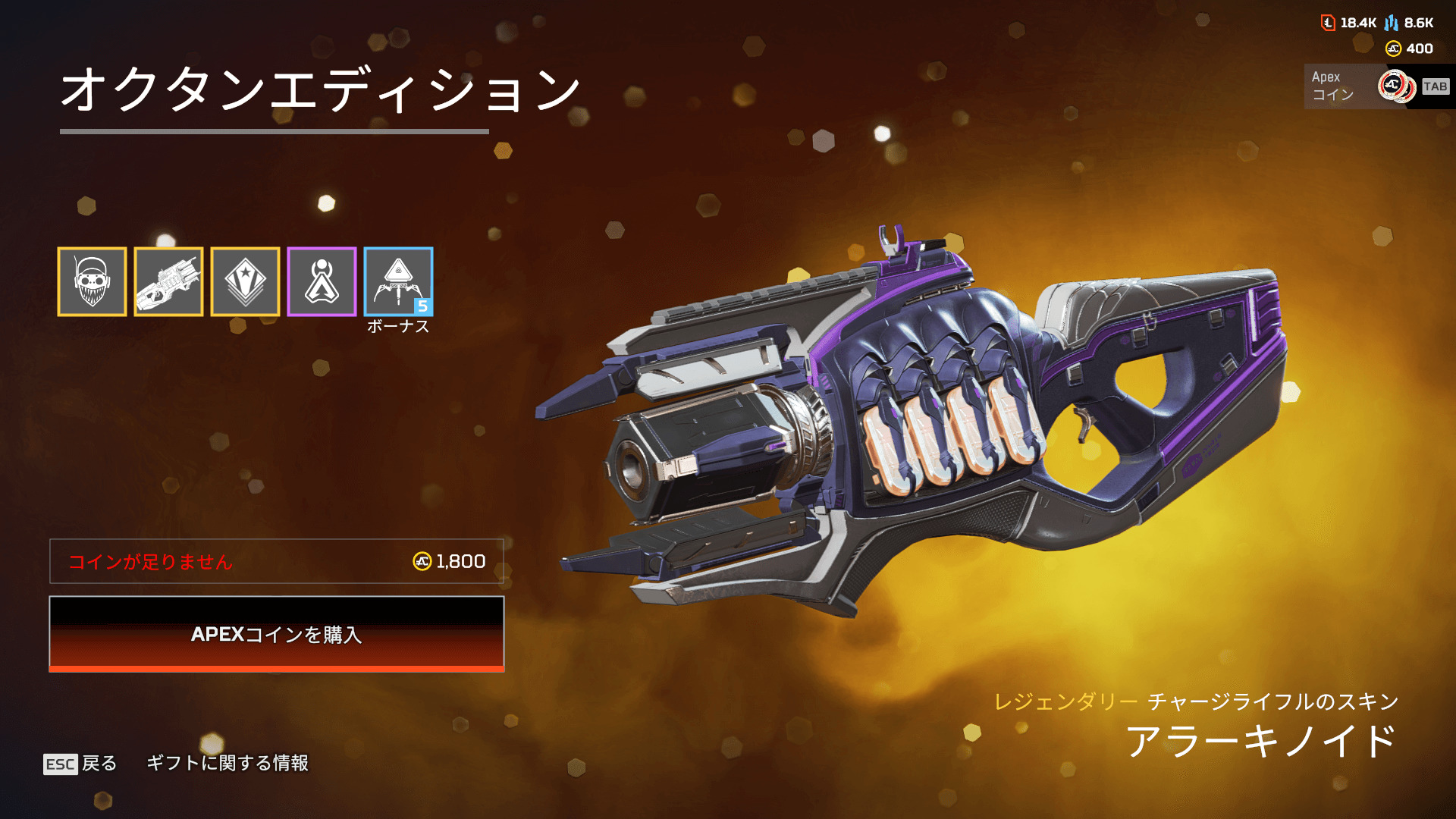1456x819 pixels.
Task: Click the APEXコインを購入 button
Action: click(277, 634)
